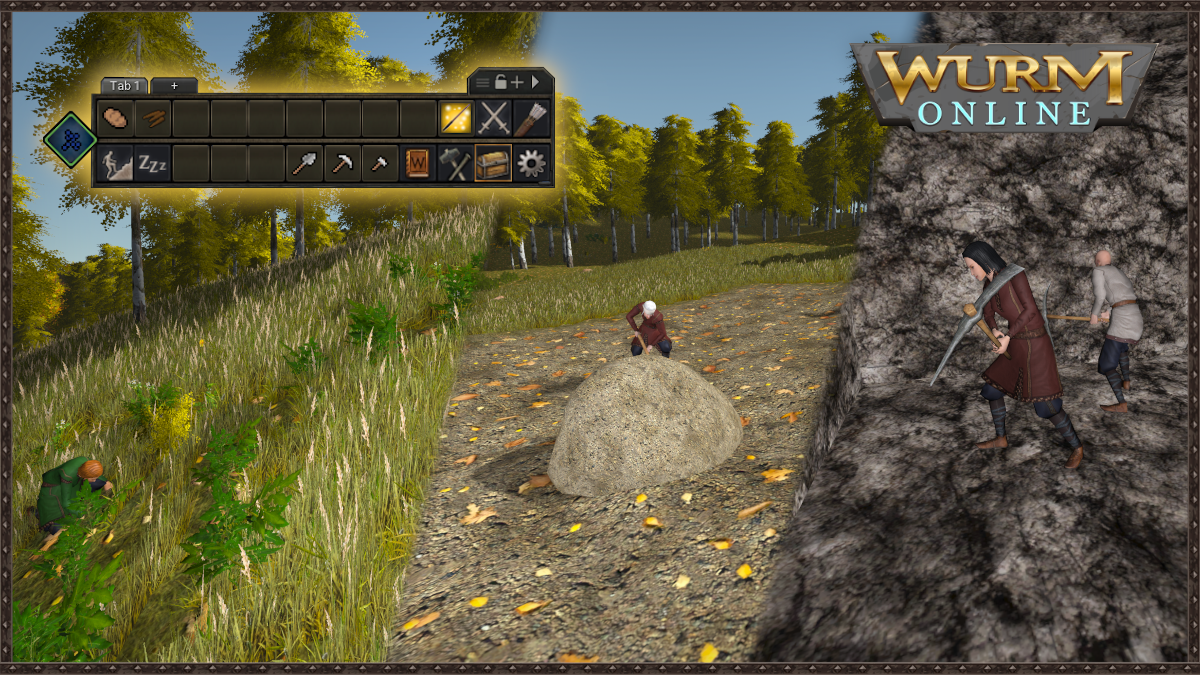Click the Zzz sleep icon
The height and width of the screenshot is (675, 1200).
(153, 162)
